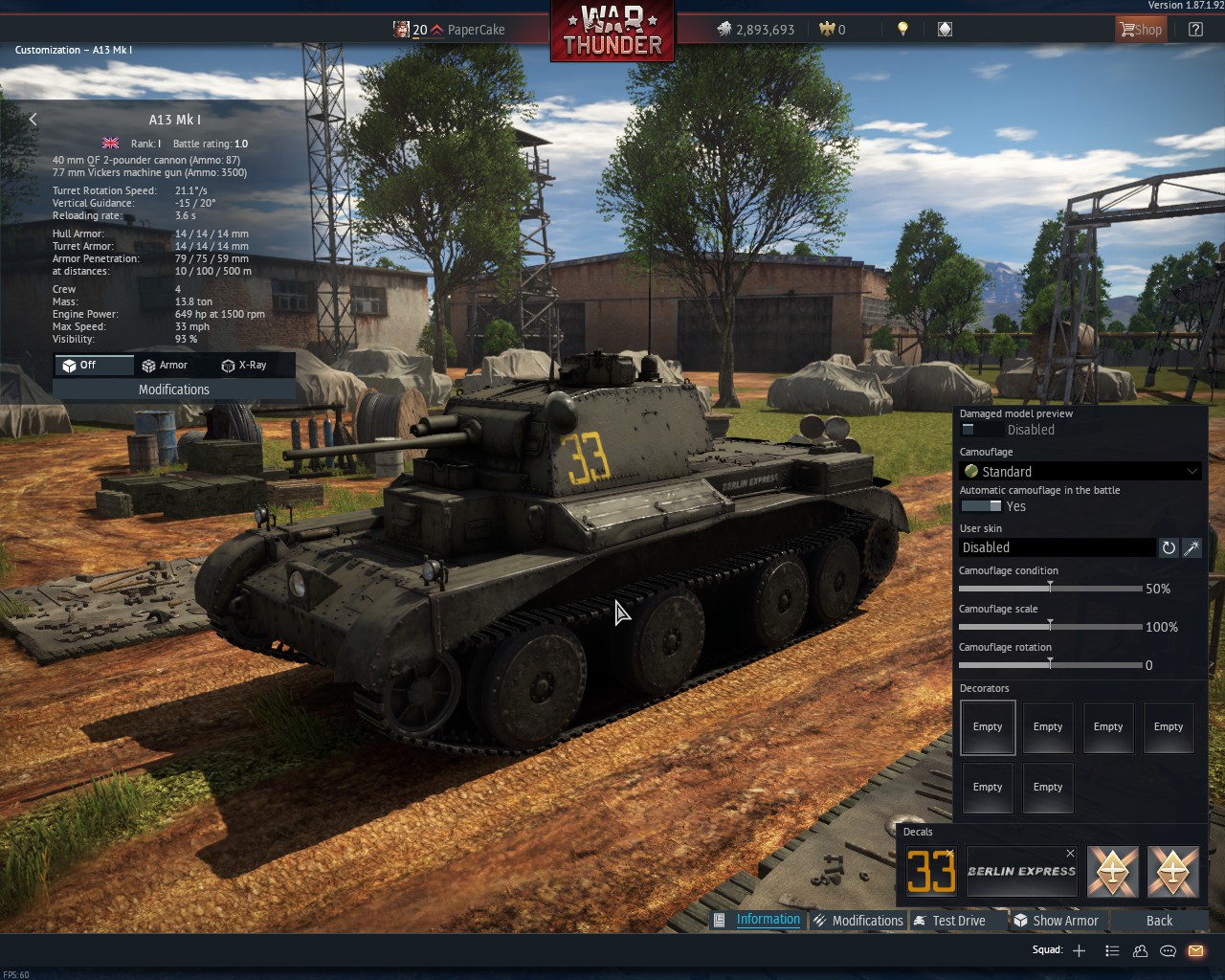Click Show Armor in bottom bar
1225x980 pixels.
(x=1065, y=921)
